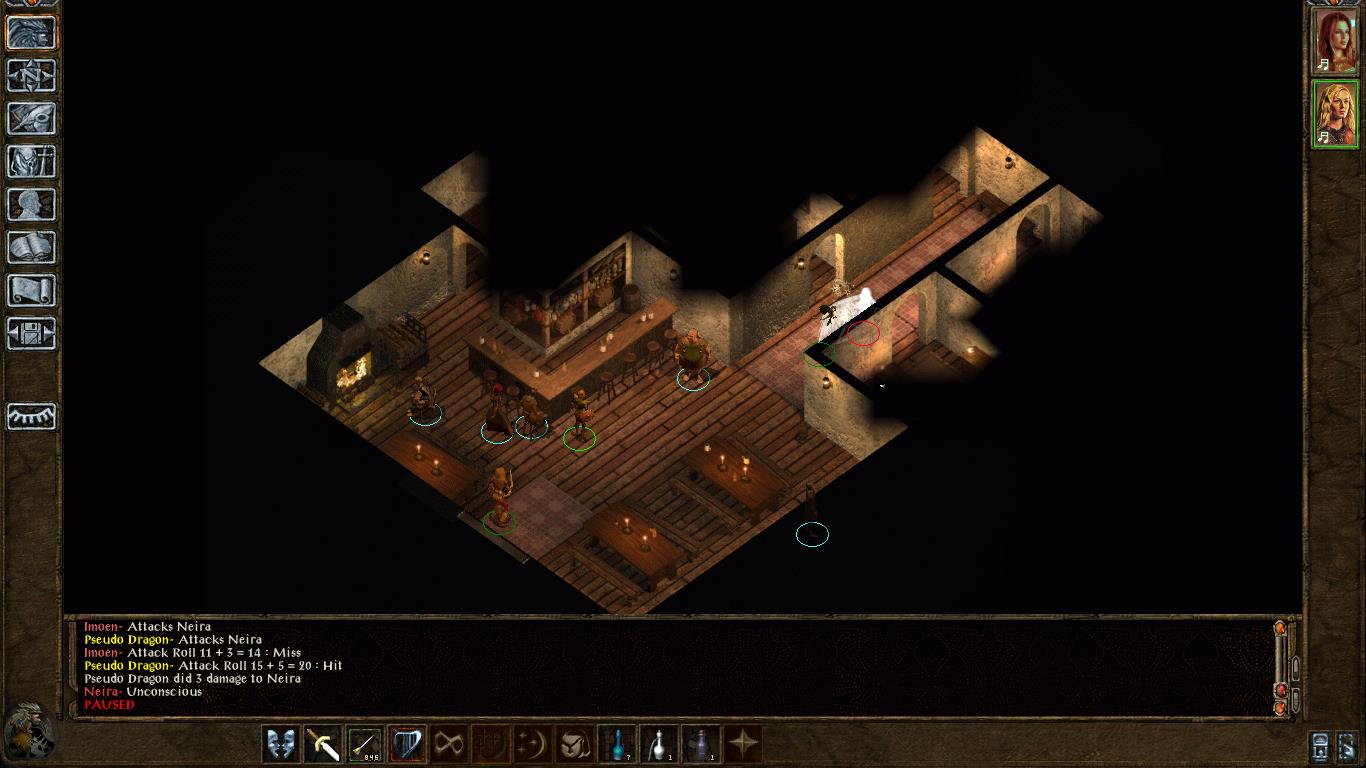This screenshot has height=768, width=1366.
Task: Select the arrow ammunition weapon slot
Action: pyautogui.click(x=365, y=744)
